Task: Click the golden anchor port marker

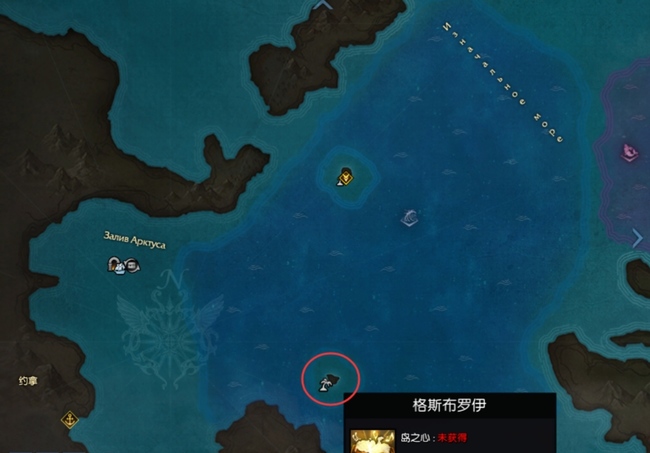Action: click(70, 419)
